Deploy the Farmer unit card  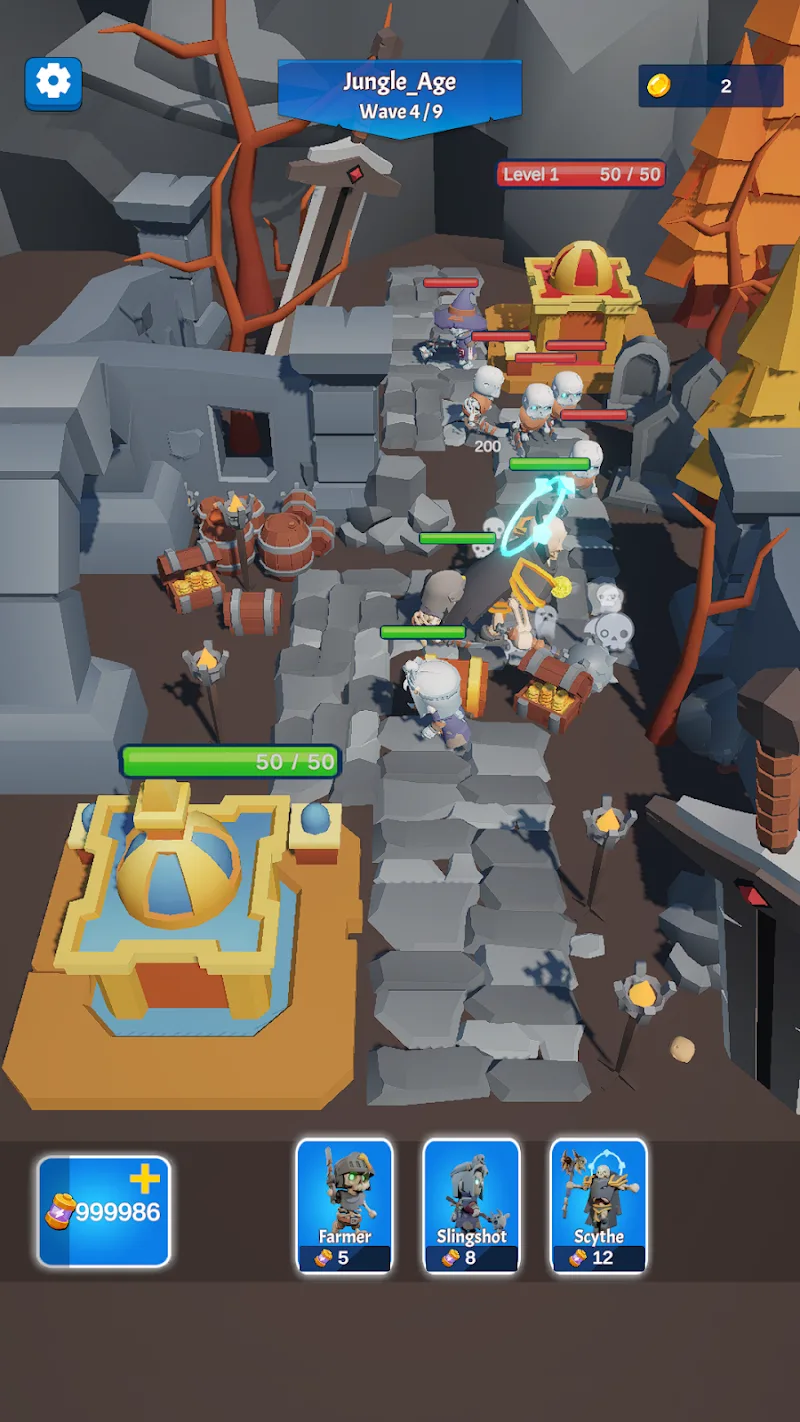point(344,1205)
